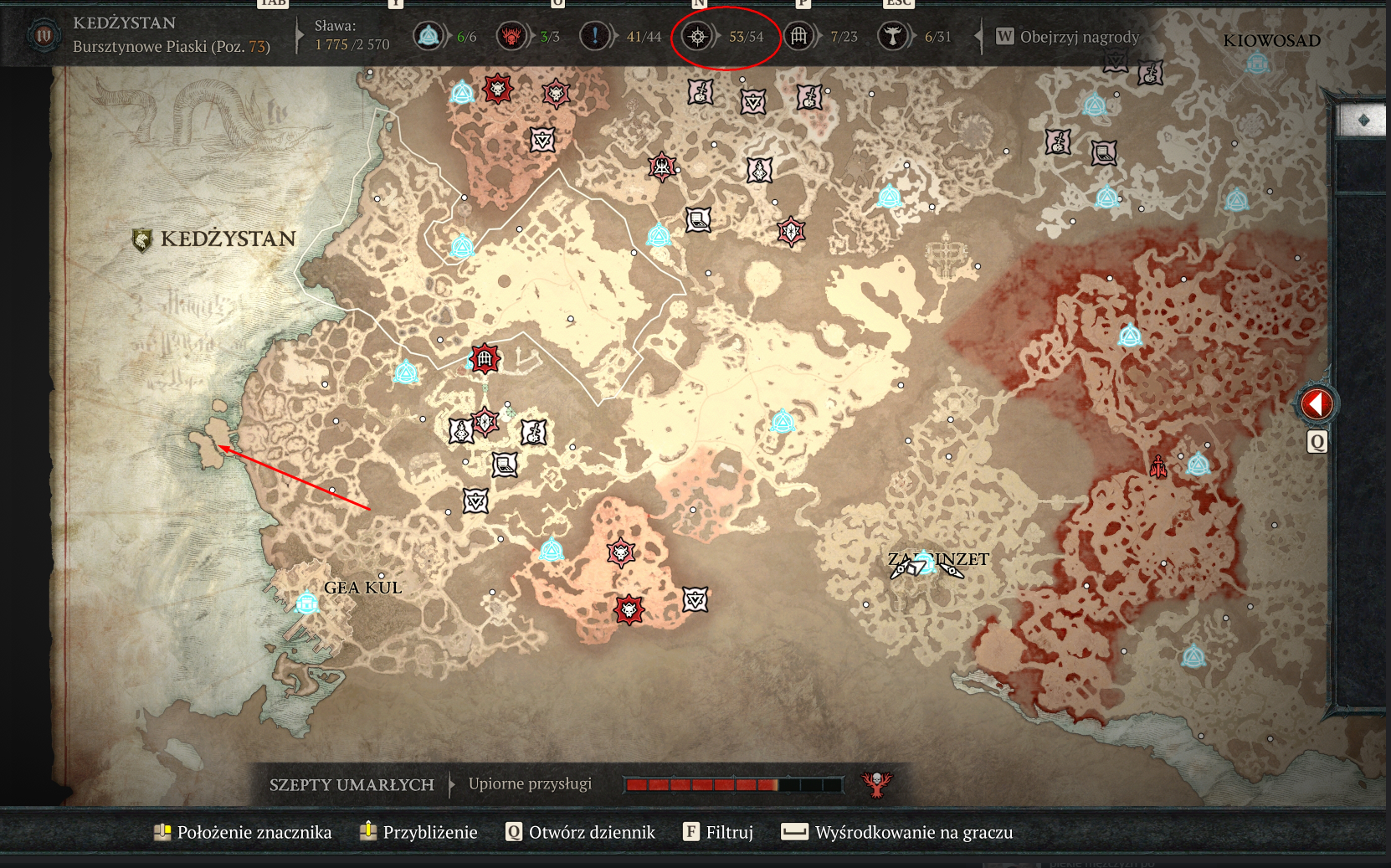Select the strongholds progress icon showing 3/3
This screenshot has height=868, width=1391.
tap(511, 36)
